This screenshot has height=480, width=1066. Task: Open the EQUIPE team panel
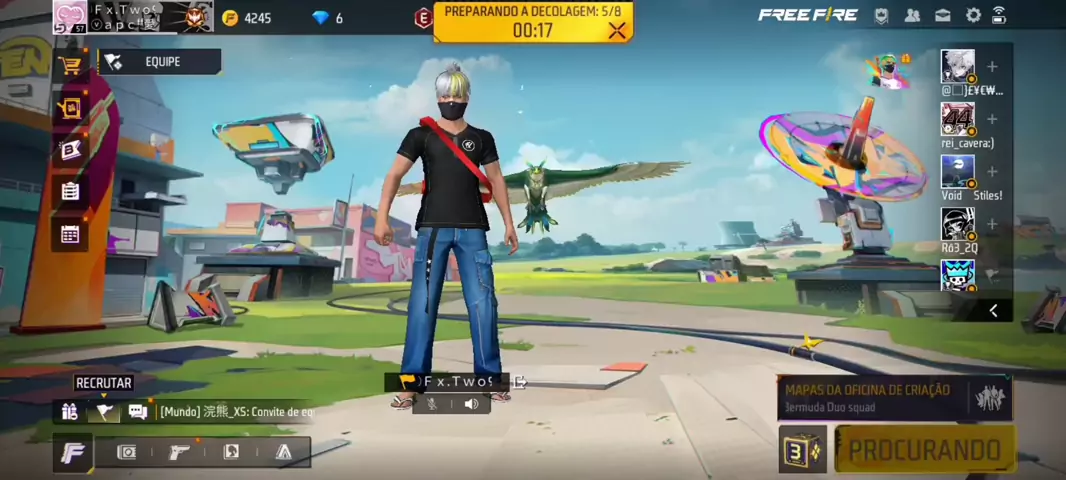(x=160, y=62)
